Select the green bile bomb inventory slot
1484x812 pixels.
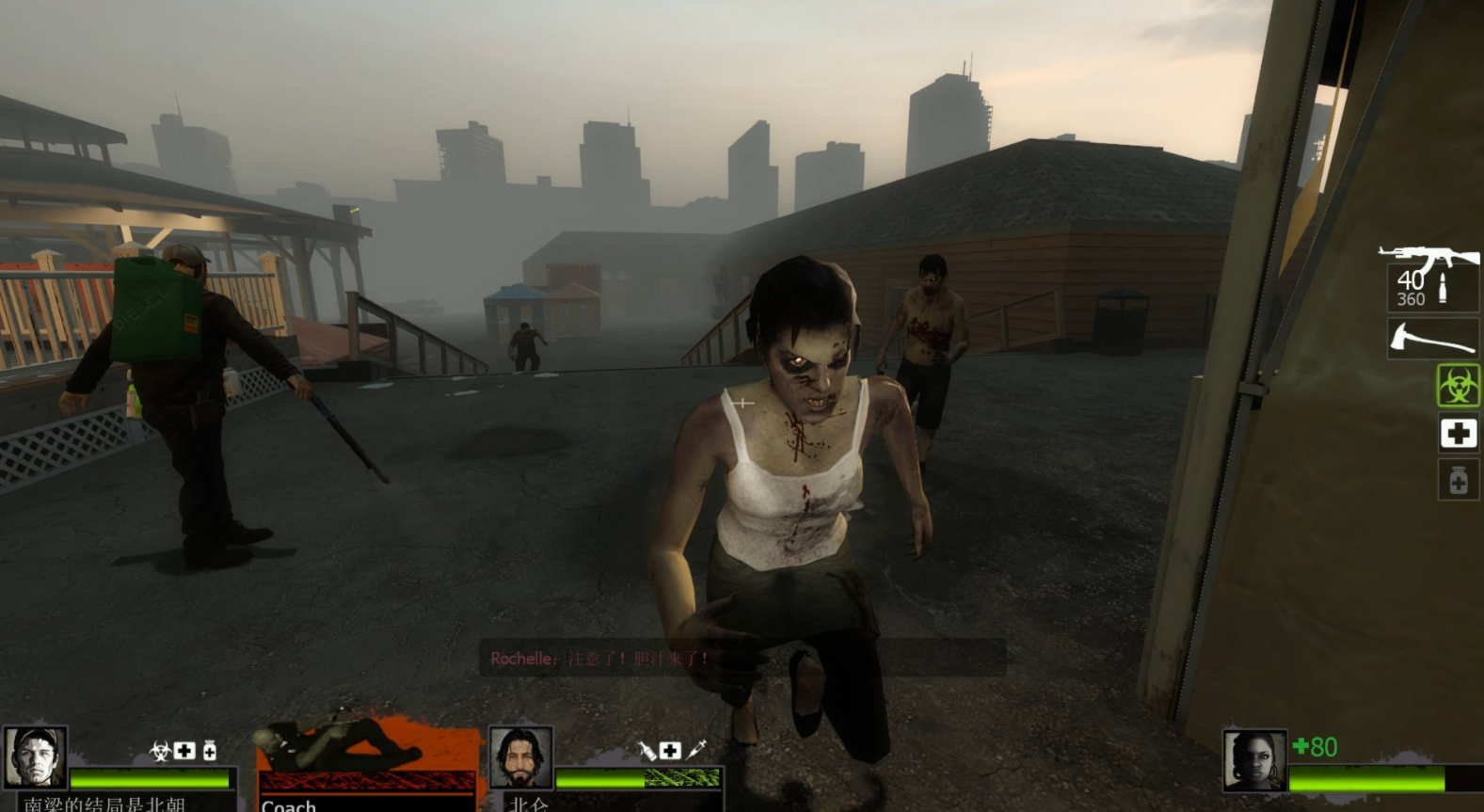click(1458, 386)
